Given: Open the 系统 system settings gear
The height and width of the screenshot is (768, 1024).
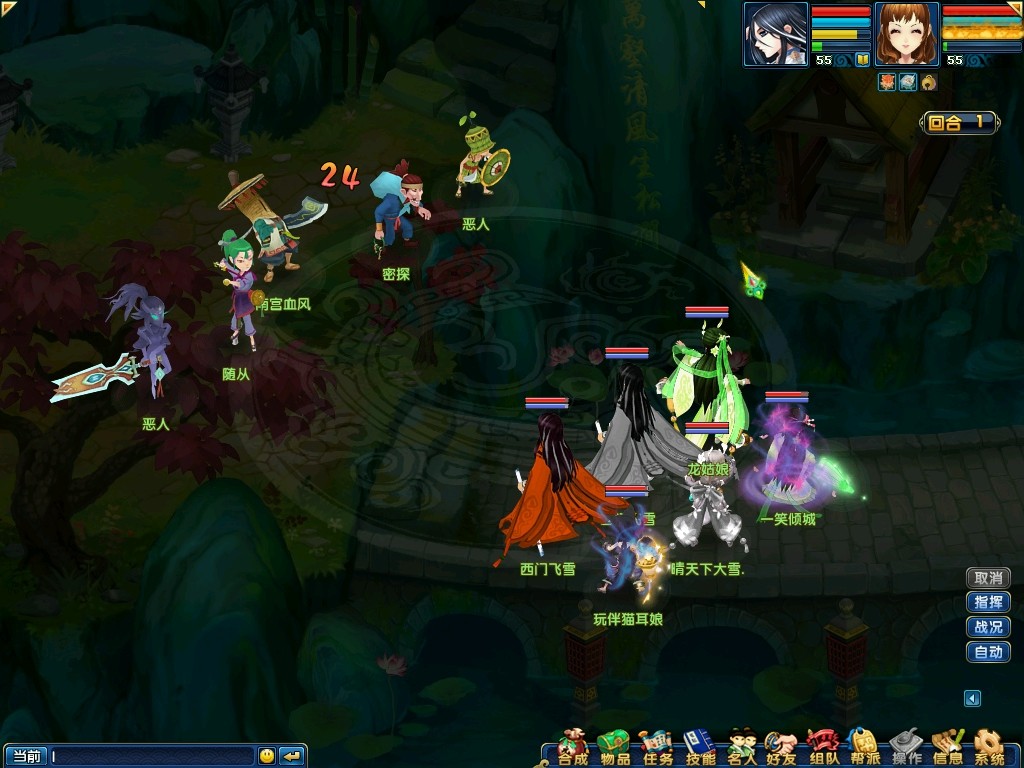Looking at the screenshot, I should pos(989,746).
